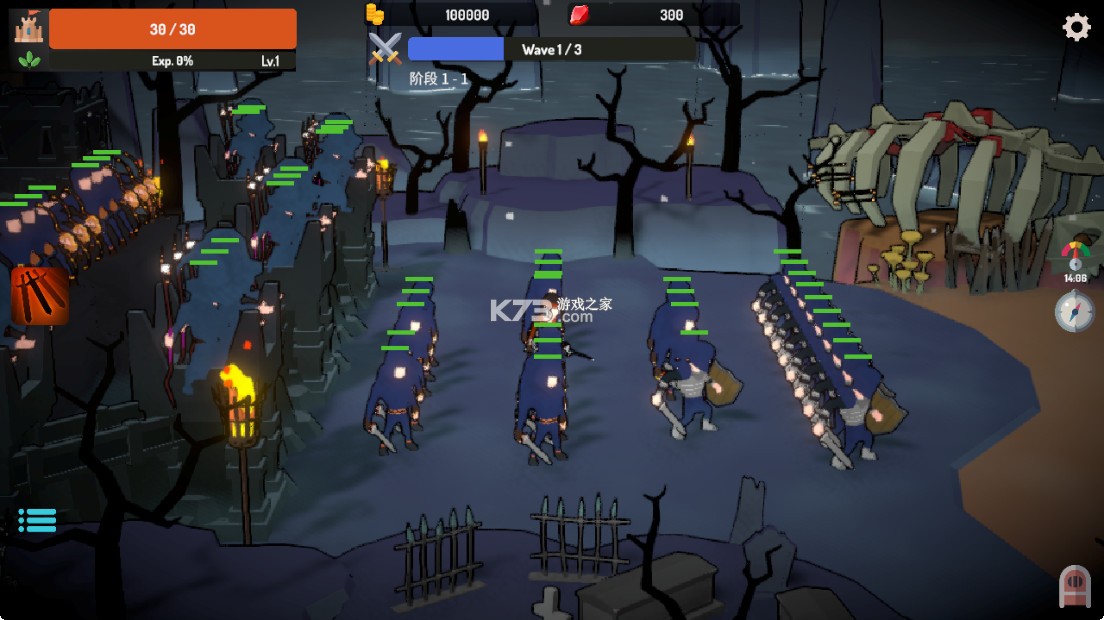The height and width of the screenshot is (620, 1104).
Task: Click the compass icon
Action: 1074,312
